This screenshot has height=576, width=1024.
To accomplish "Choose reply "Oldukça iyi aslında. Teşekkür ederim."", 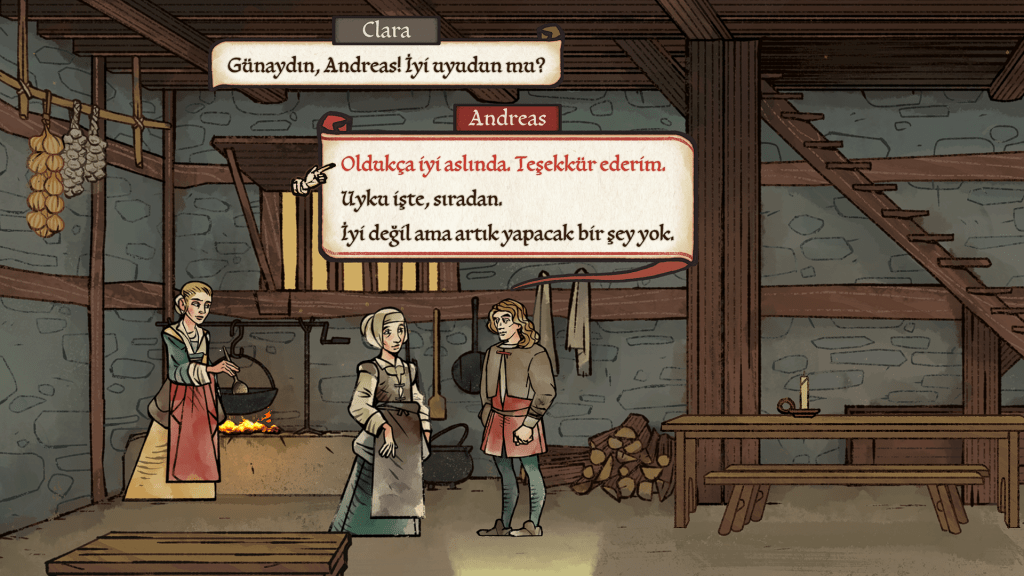I will [x=503, y=164].
